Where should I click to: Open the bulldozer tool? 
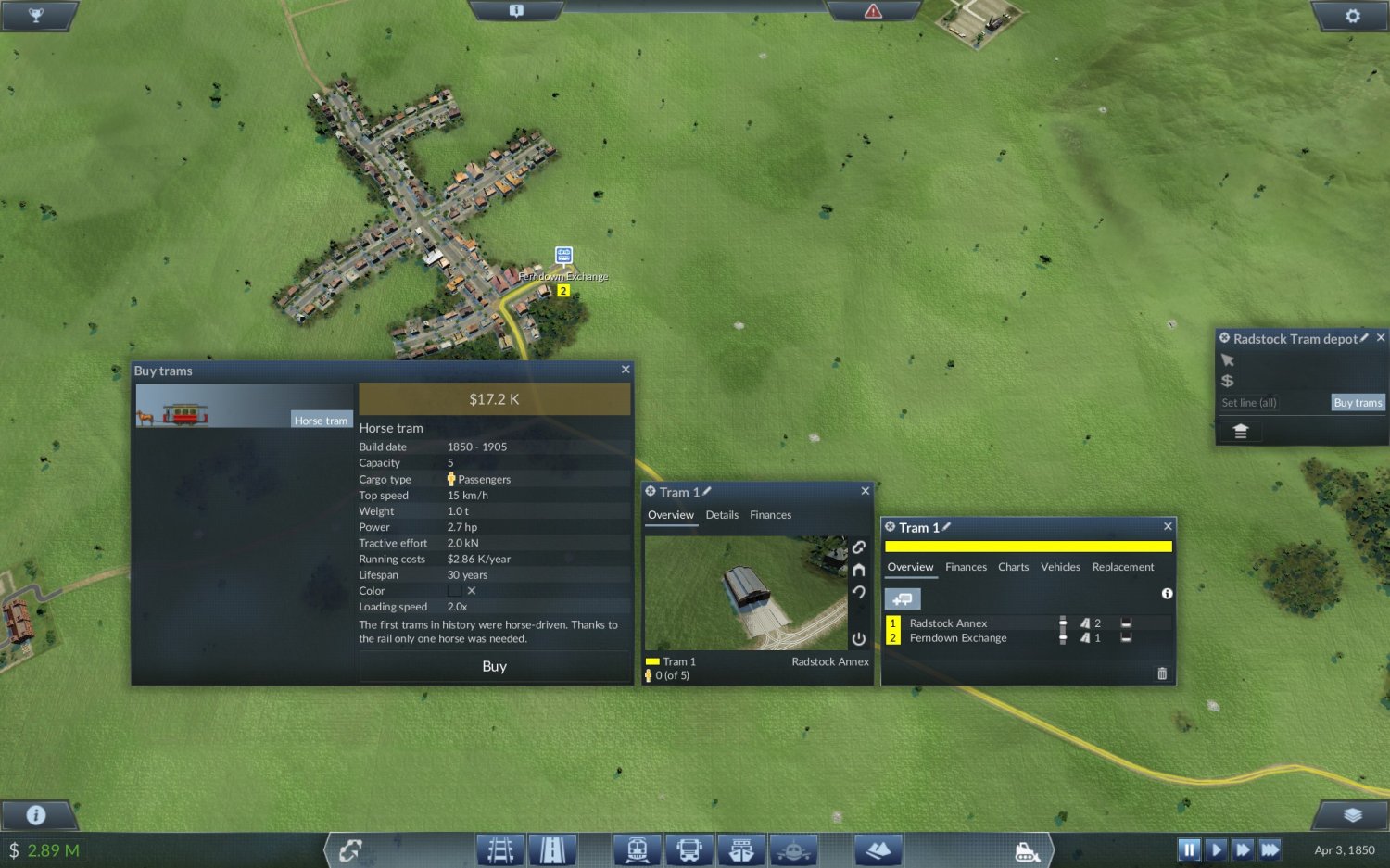pos(1027,850)
